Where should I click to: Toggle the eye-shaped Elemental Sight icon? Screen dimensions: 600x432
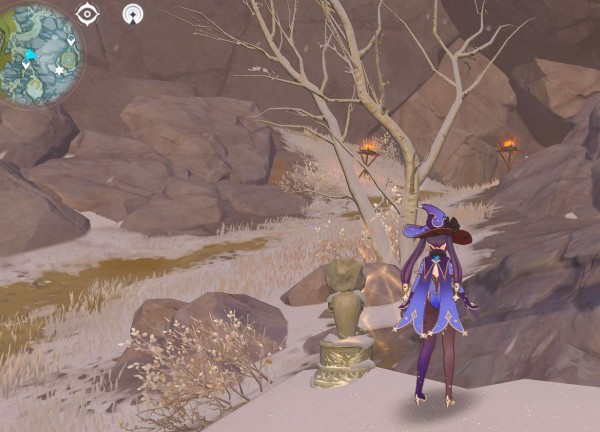pos(87,14)
